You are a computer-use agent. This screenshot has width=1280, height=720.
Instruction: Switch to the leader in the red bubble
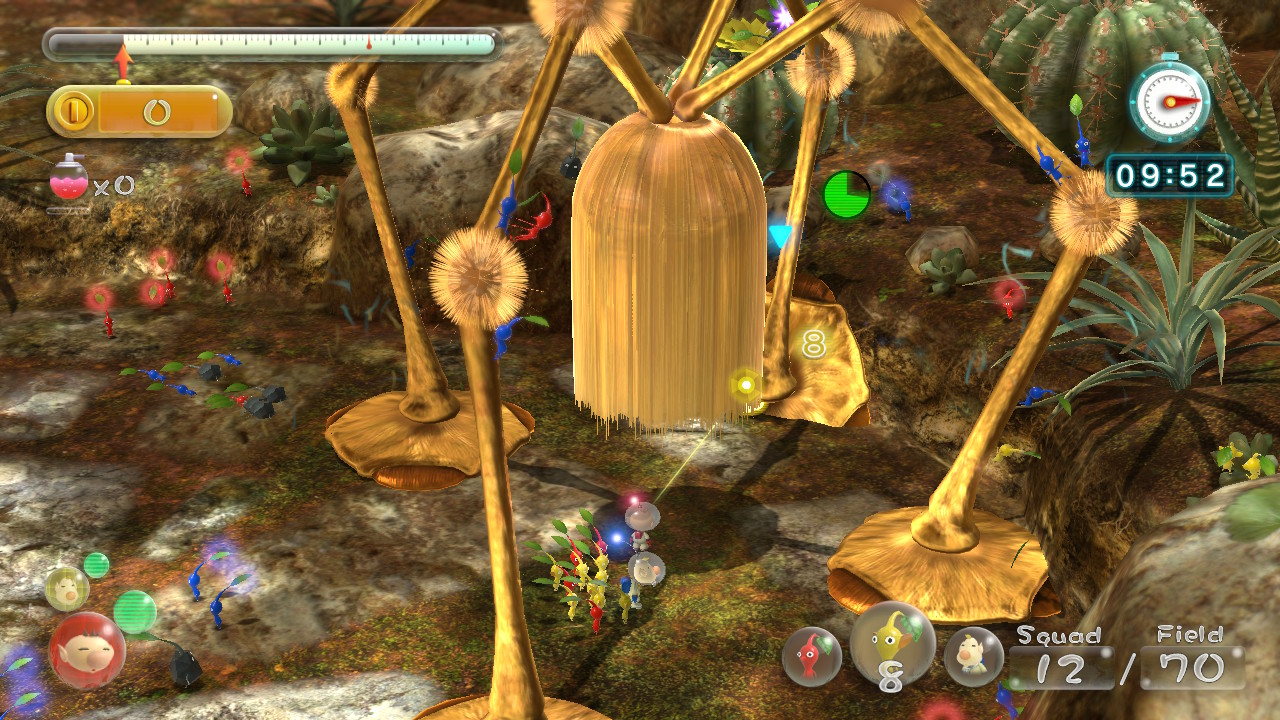point(87,650)
